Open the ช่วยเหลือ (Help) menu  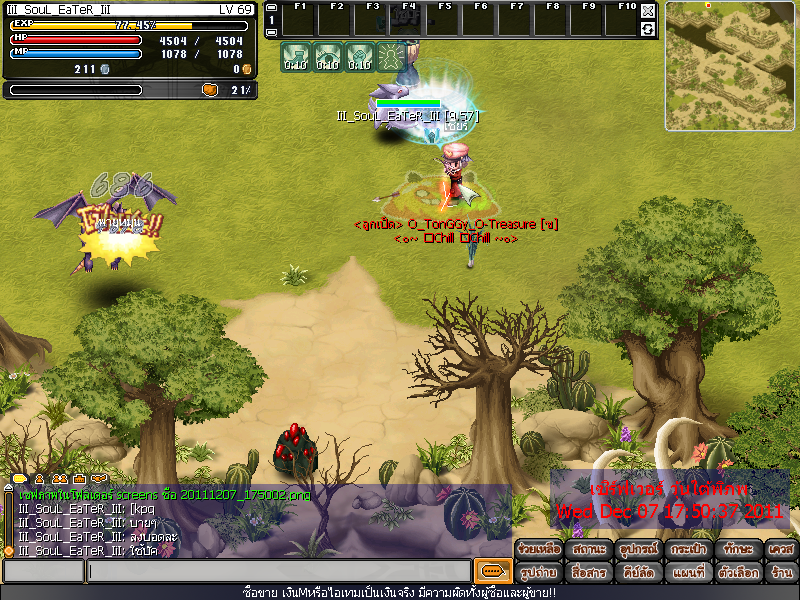(x=538, y=550)
